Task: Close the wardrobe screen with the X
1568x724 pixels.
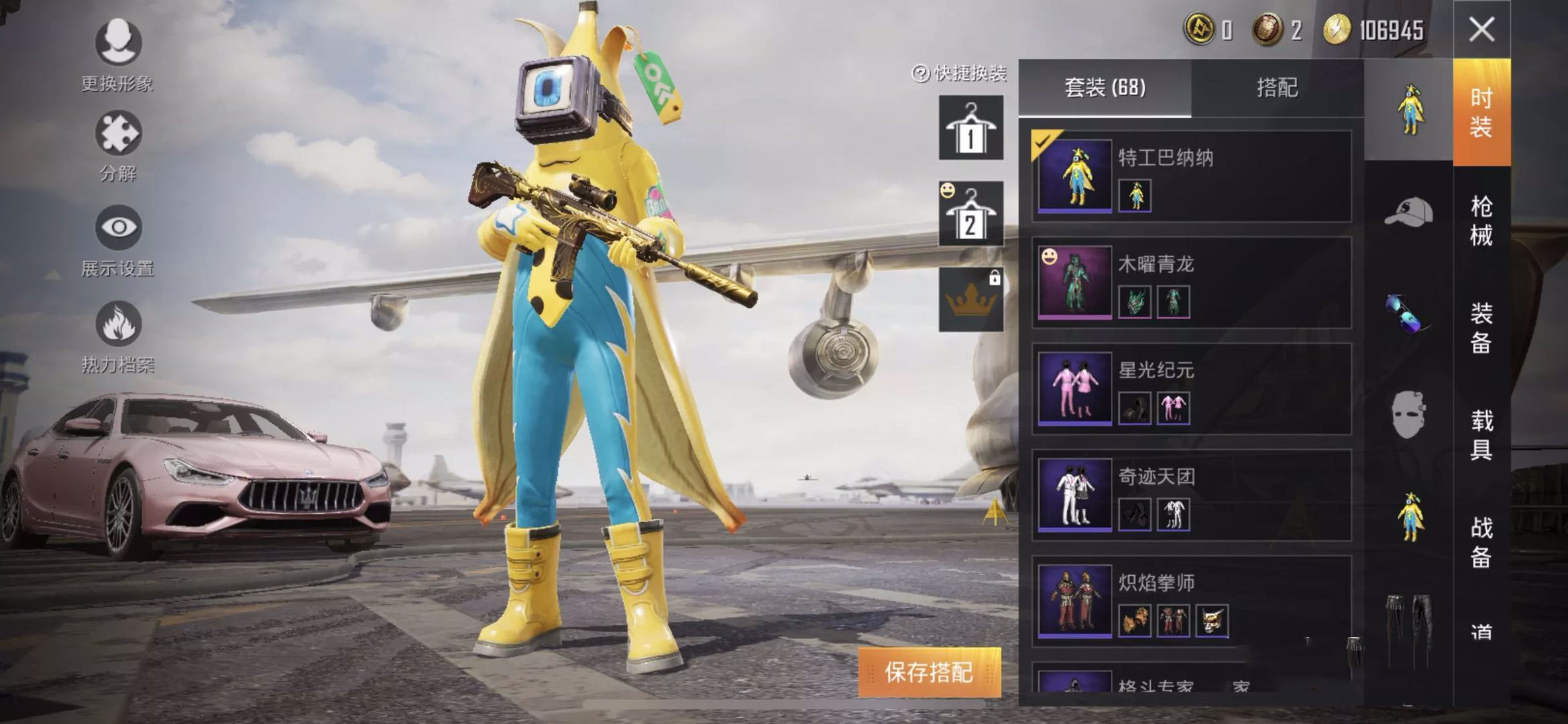Action: coord(1481,29)
